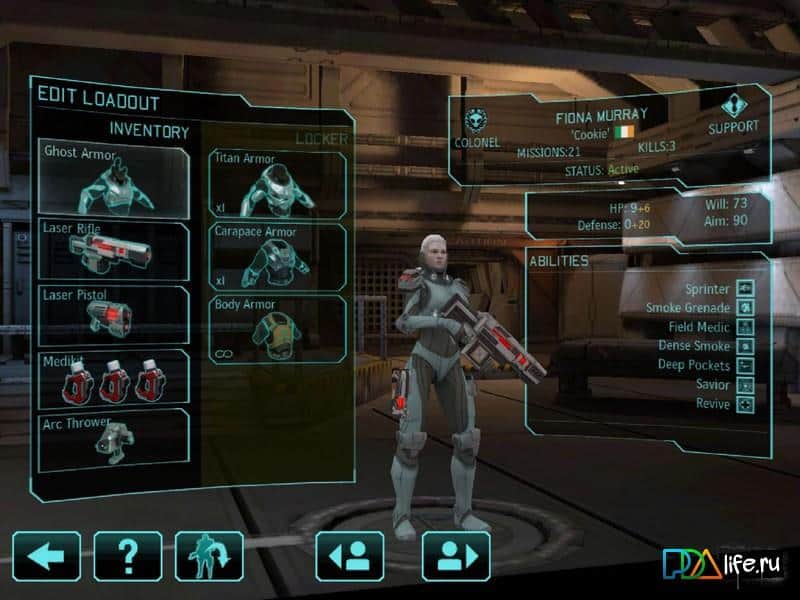Switch to the next soldier

coord(456,557)
